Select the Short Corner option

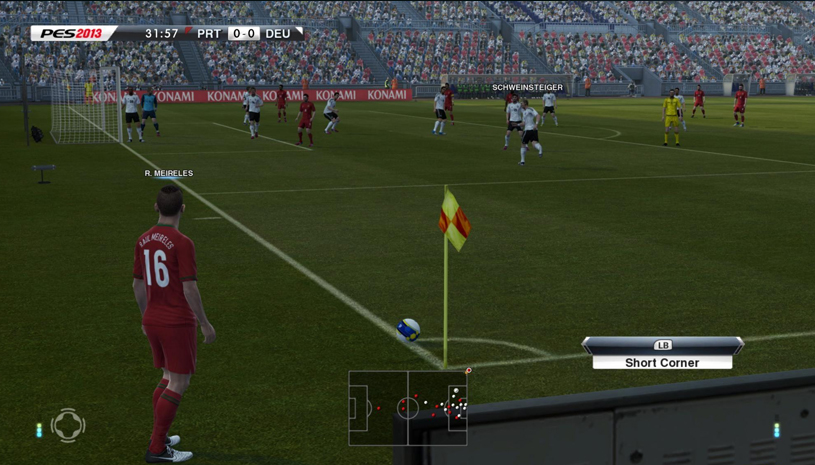662,362
